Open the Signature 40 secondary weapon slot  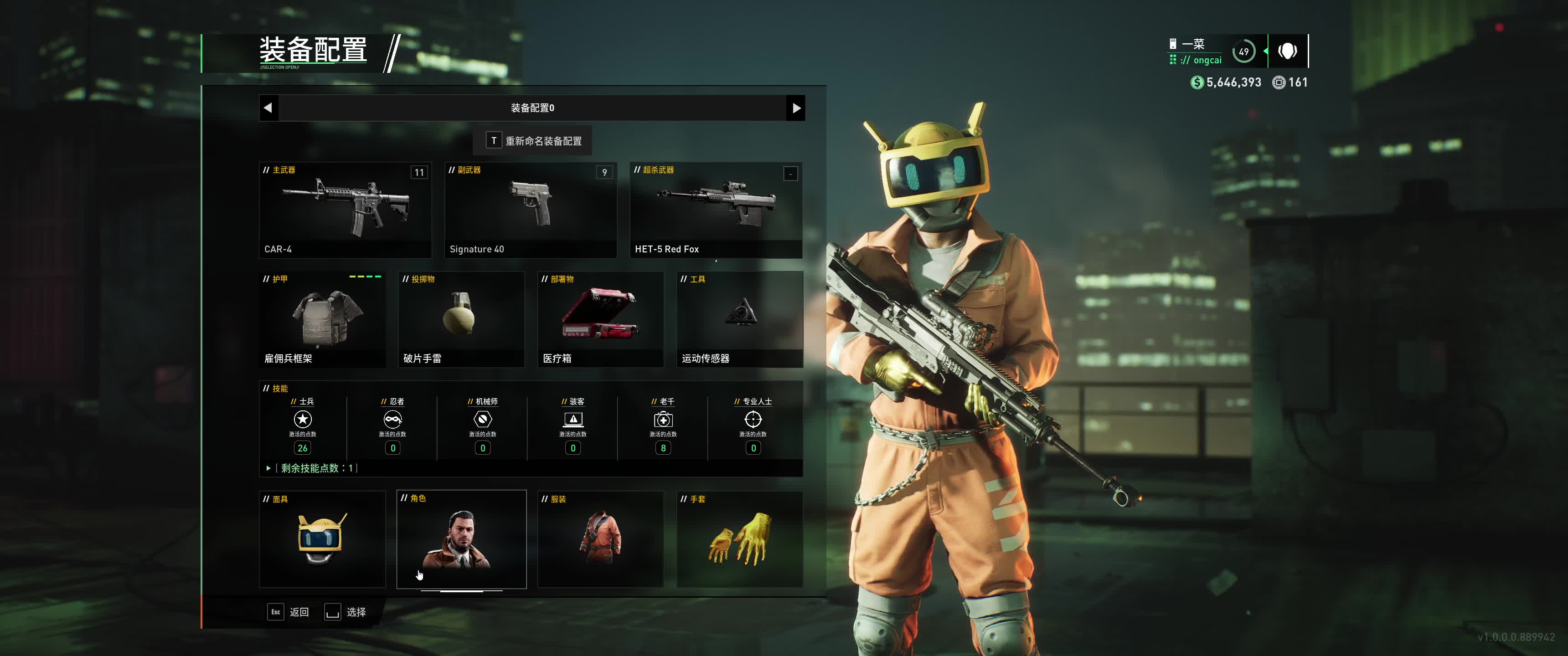[530, 210]
